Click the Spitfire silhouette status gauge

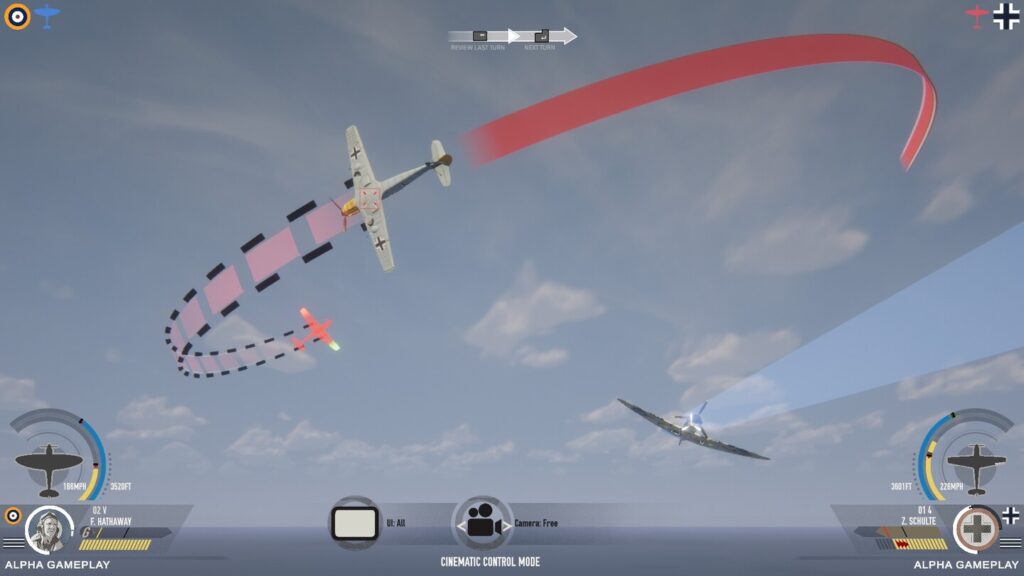tap(49, 465)
